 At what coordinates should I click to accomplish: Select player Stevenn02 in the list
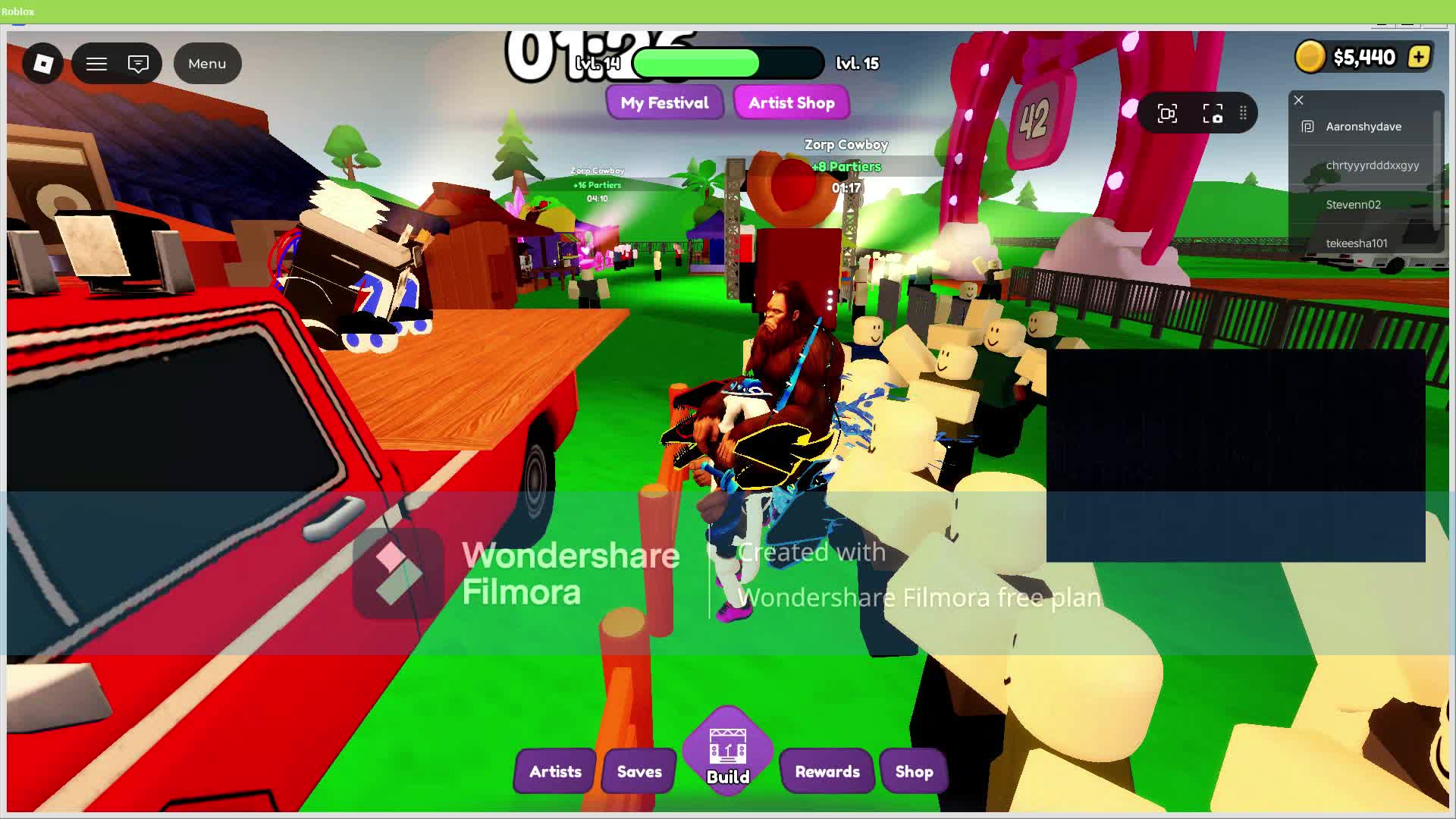click(x=1353, y=204)
